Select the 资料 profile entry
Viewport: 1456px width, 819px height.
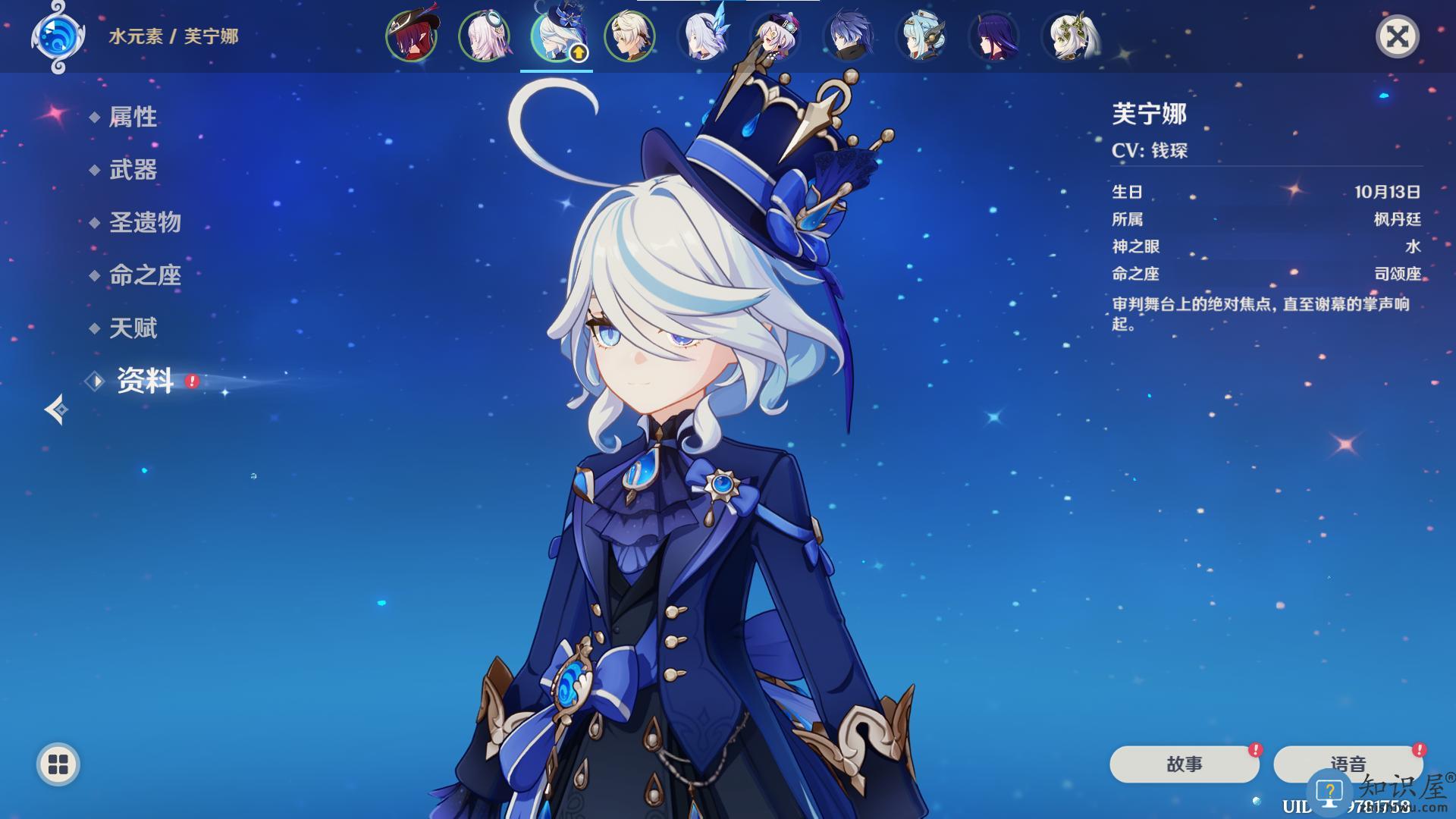[x=145, y=381]
